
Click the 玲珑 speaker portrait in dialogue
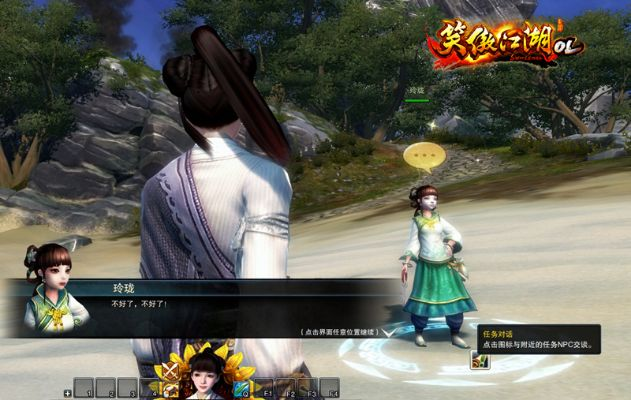(x=56, y=291)
